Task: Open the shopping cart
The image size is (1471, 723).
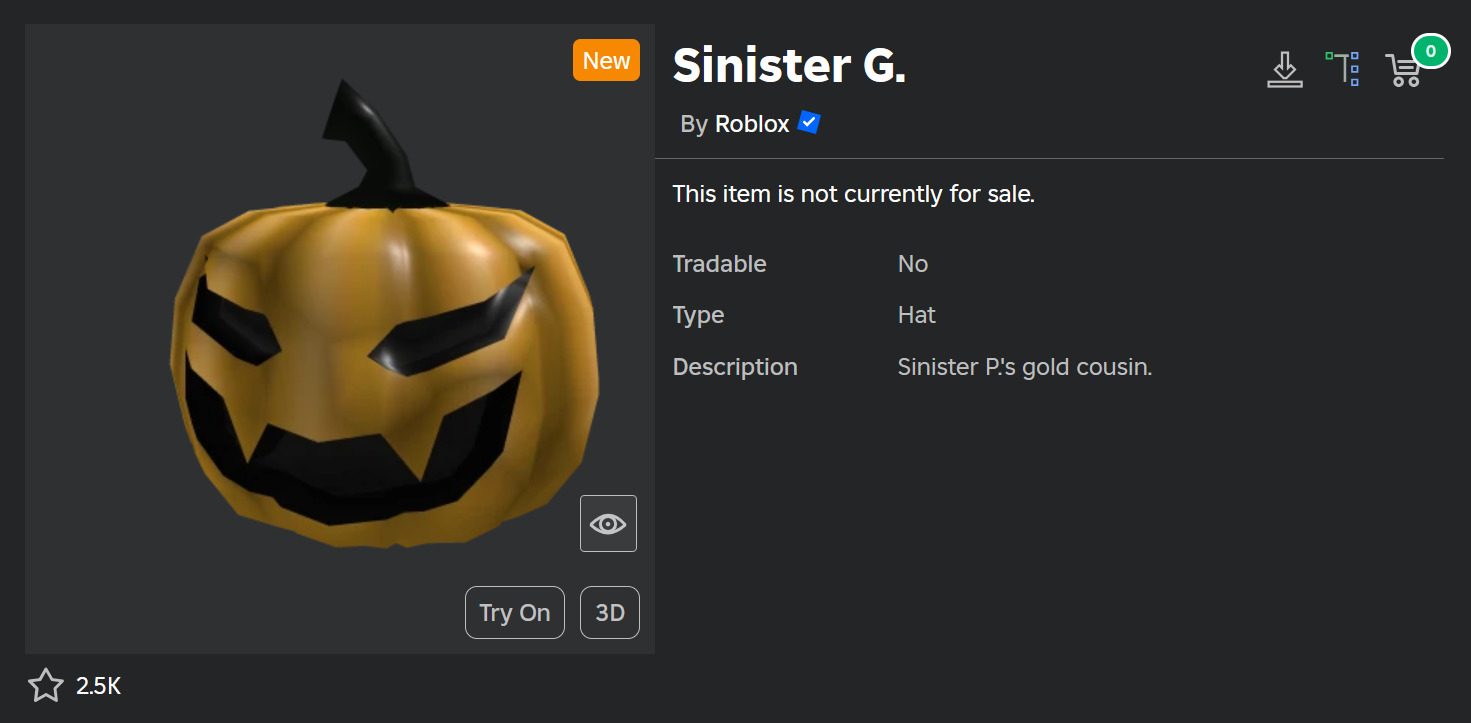Action: click(x=1403, y=70)
